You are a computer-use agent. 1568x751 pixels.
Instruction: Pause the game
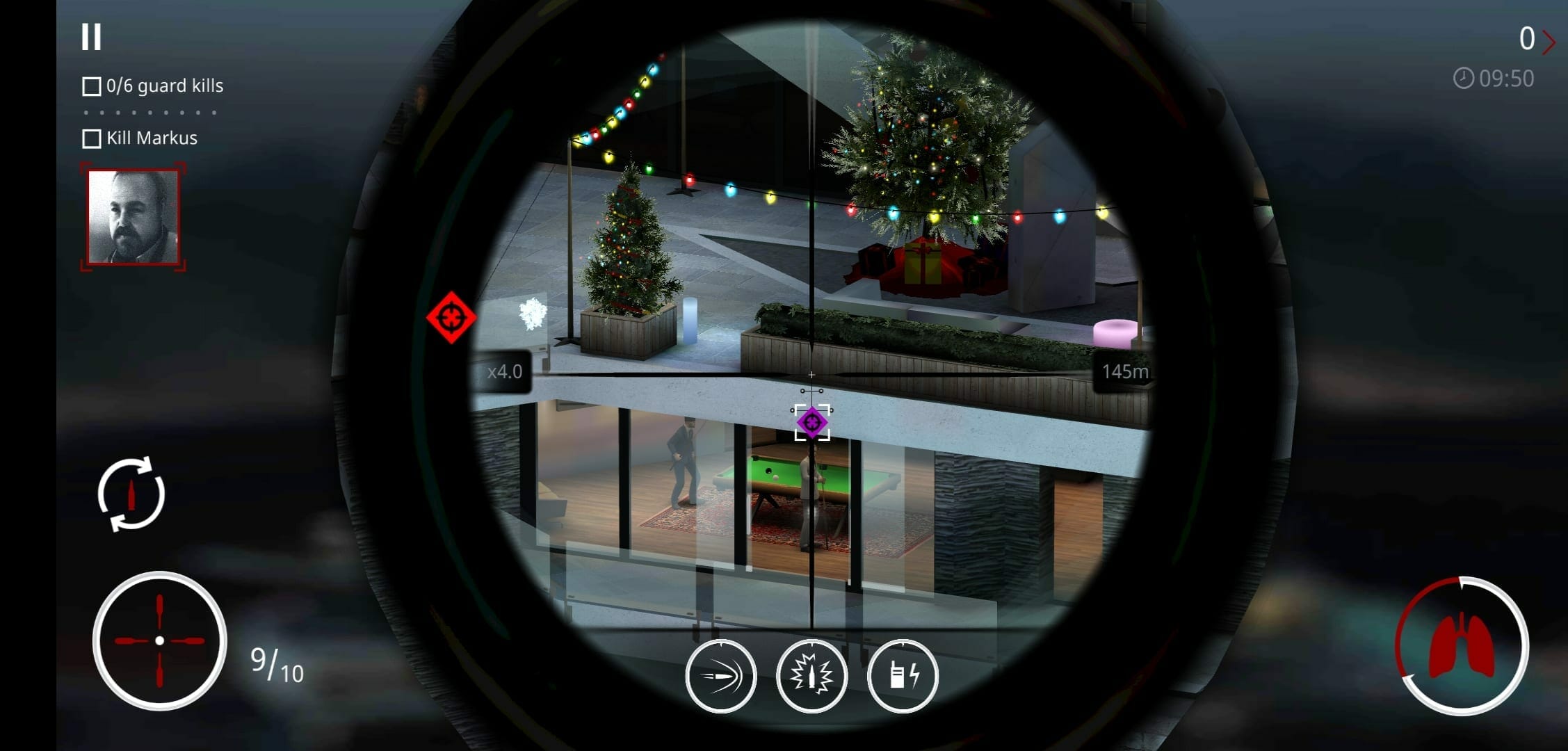pyautogui.click(x=91, y=37)
